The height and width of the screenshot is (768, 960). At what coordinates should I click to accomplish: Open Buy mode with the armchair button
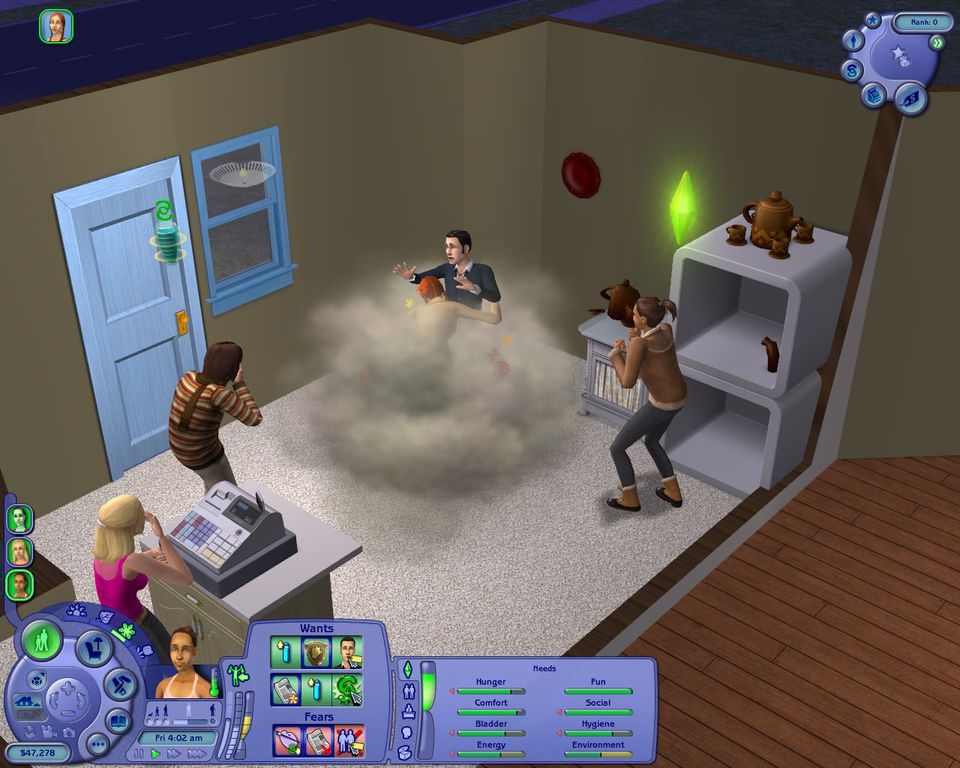(93, 647)
